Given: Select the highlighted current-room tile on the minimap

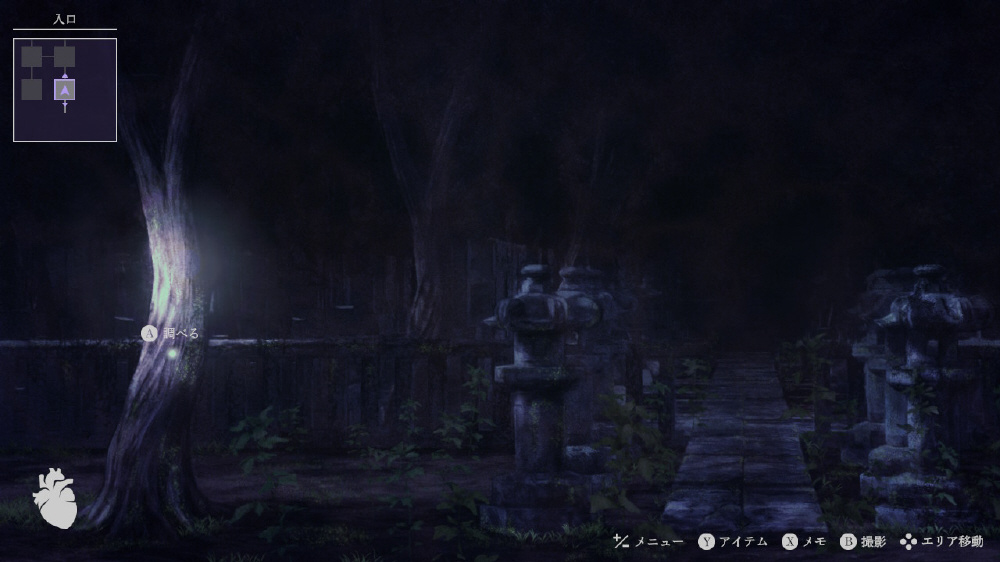Looking at the screenshot, I should (x=65, y=90).
